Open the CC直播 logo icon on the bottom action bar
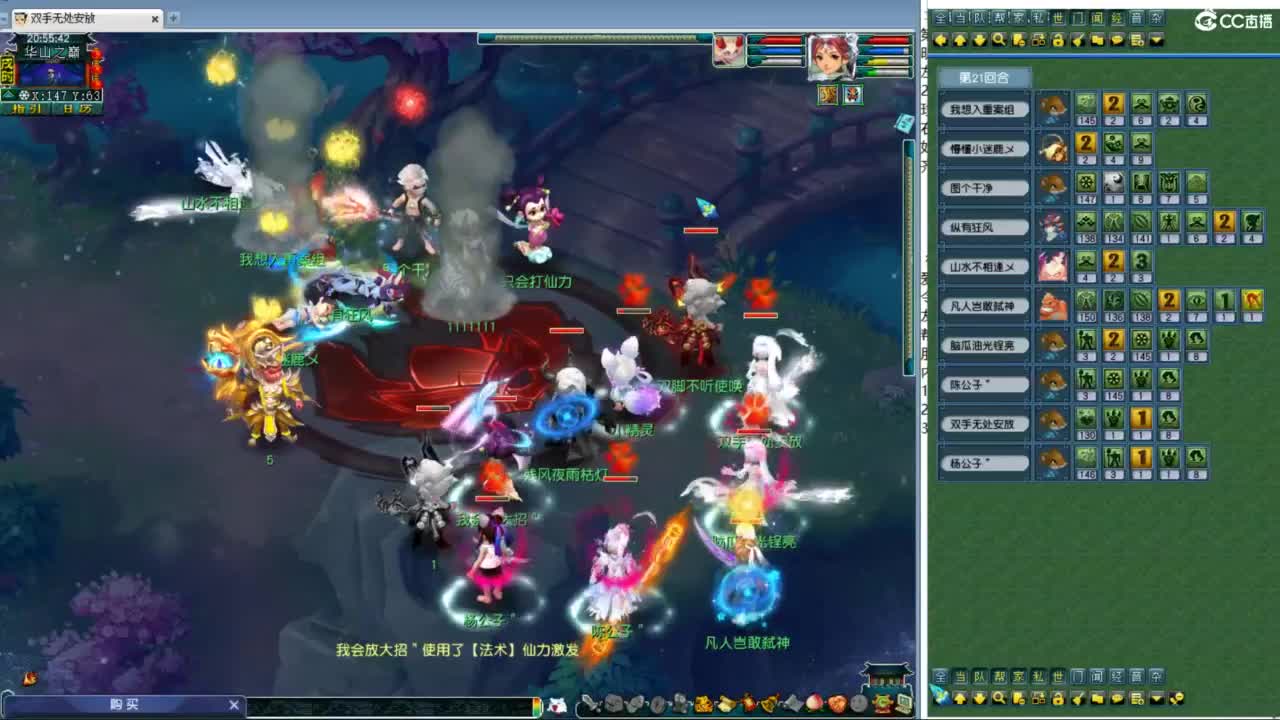This screenshot has width=1280, height=720. point(882,705)
